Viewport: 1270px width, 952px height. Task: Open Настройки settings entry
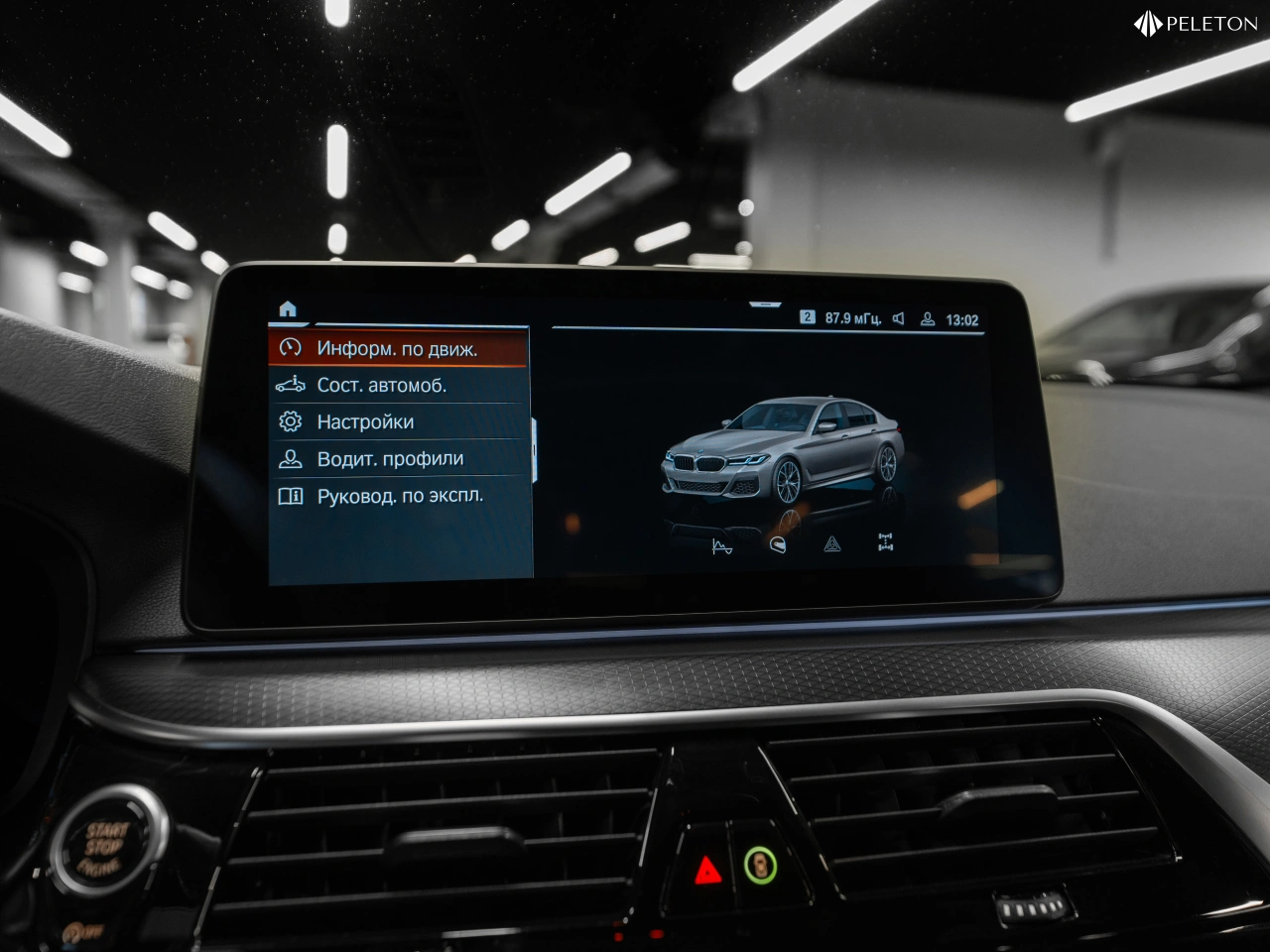365,422
